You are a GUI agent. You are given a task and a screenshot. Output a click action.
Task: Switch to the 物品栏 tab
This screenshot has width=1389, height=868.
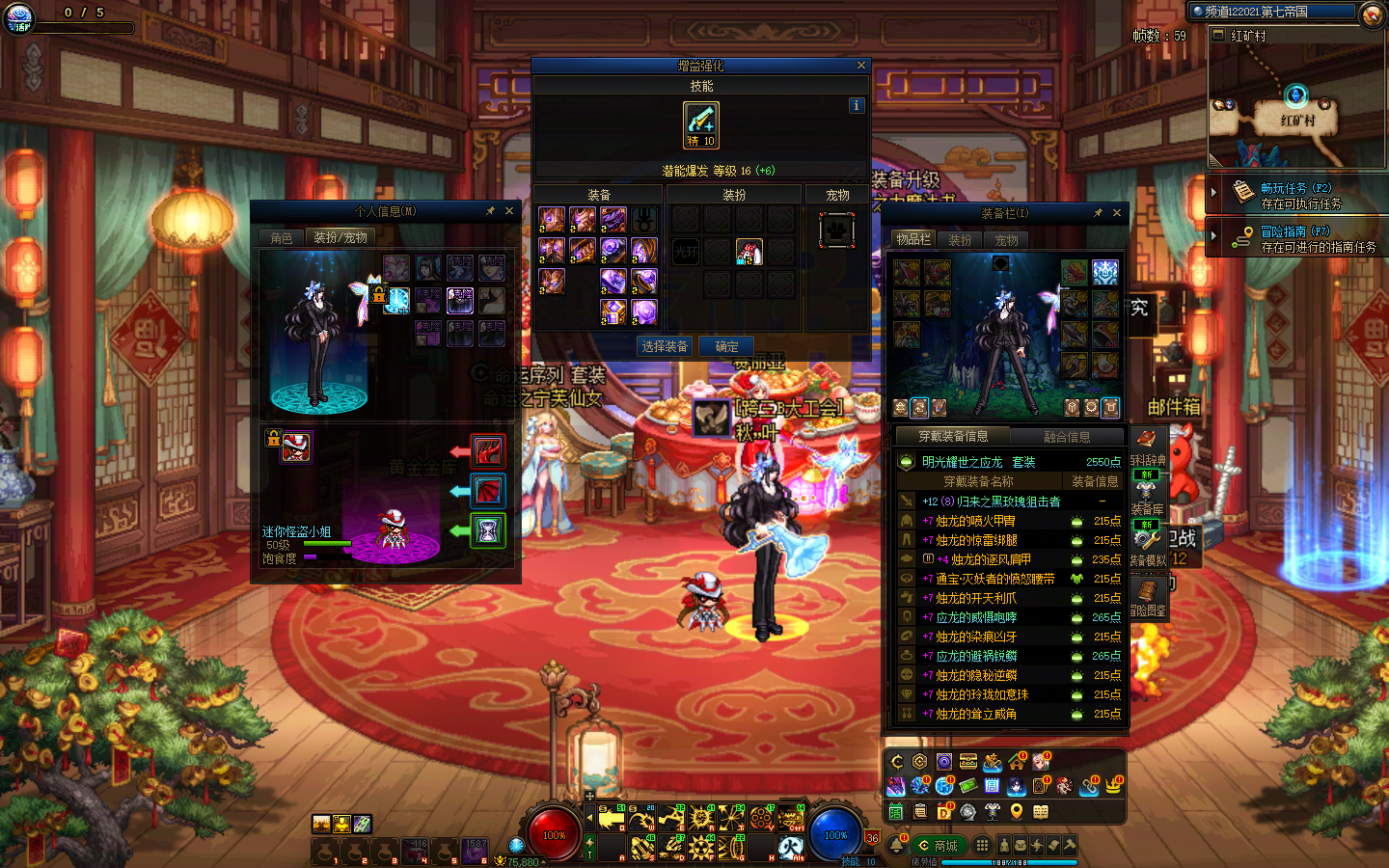[x=913, y=239]
